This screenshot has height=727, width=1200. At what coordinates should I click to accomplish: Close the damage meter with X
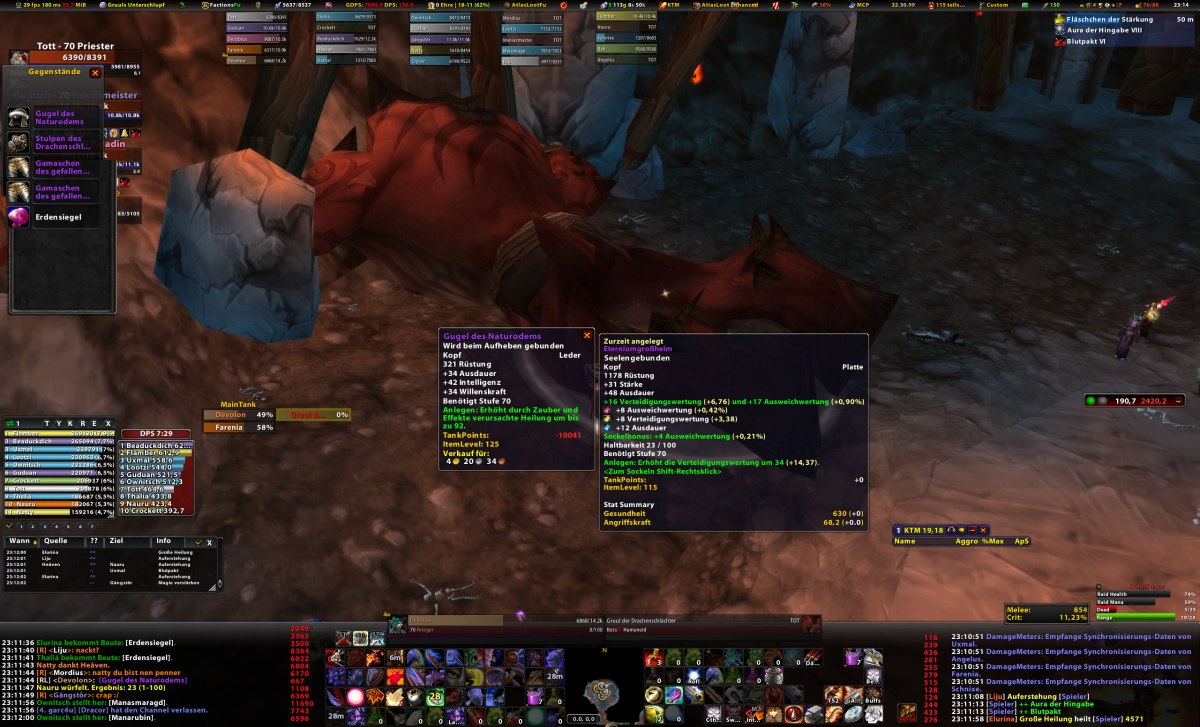coord(109,423)
